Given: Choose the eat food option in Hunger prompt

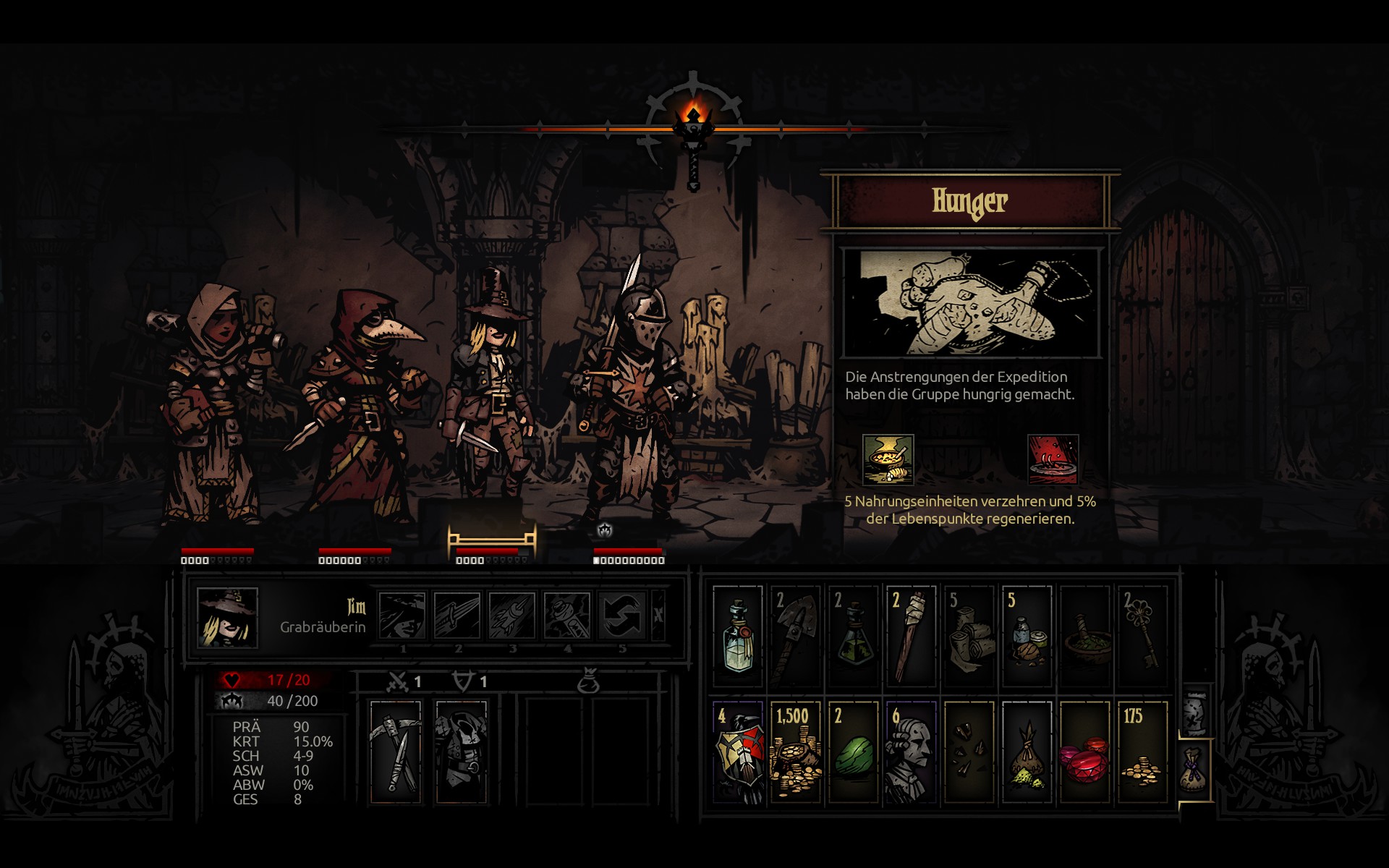Looking at the screenshot, I should (888, 459).
